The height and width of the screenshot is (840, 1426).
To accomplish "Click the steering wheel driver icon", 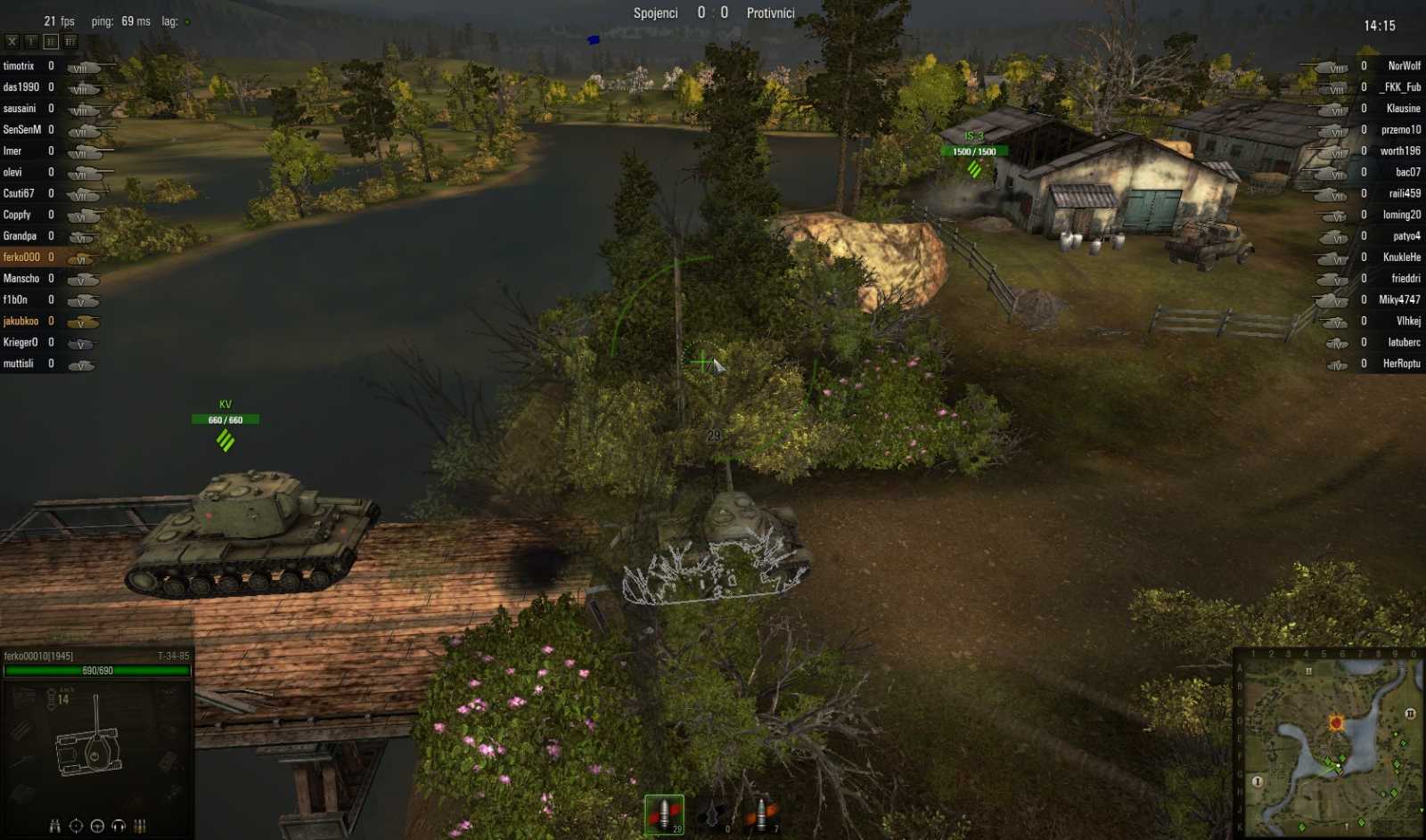I will (97, 826).
